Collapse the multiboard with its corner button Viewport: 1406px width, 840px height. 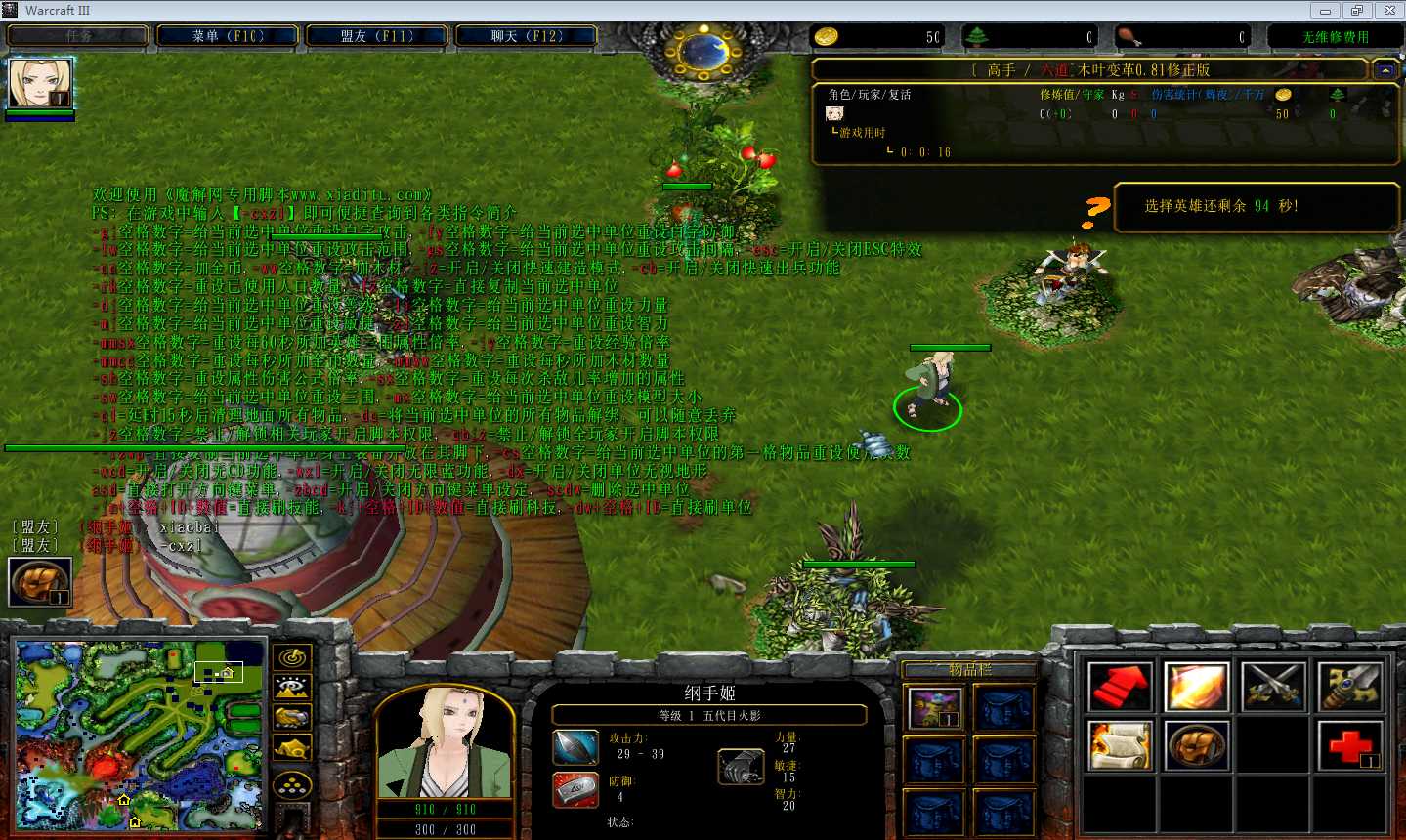(x=1385, y=70)
